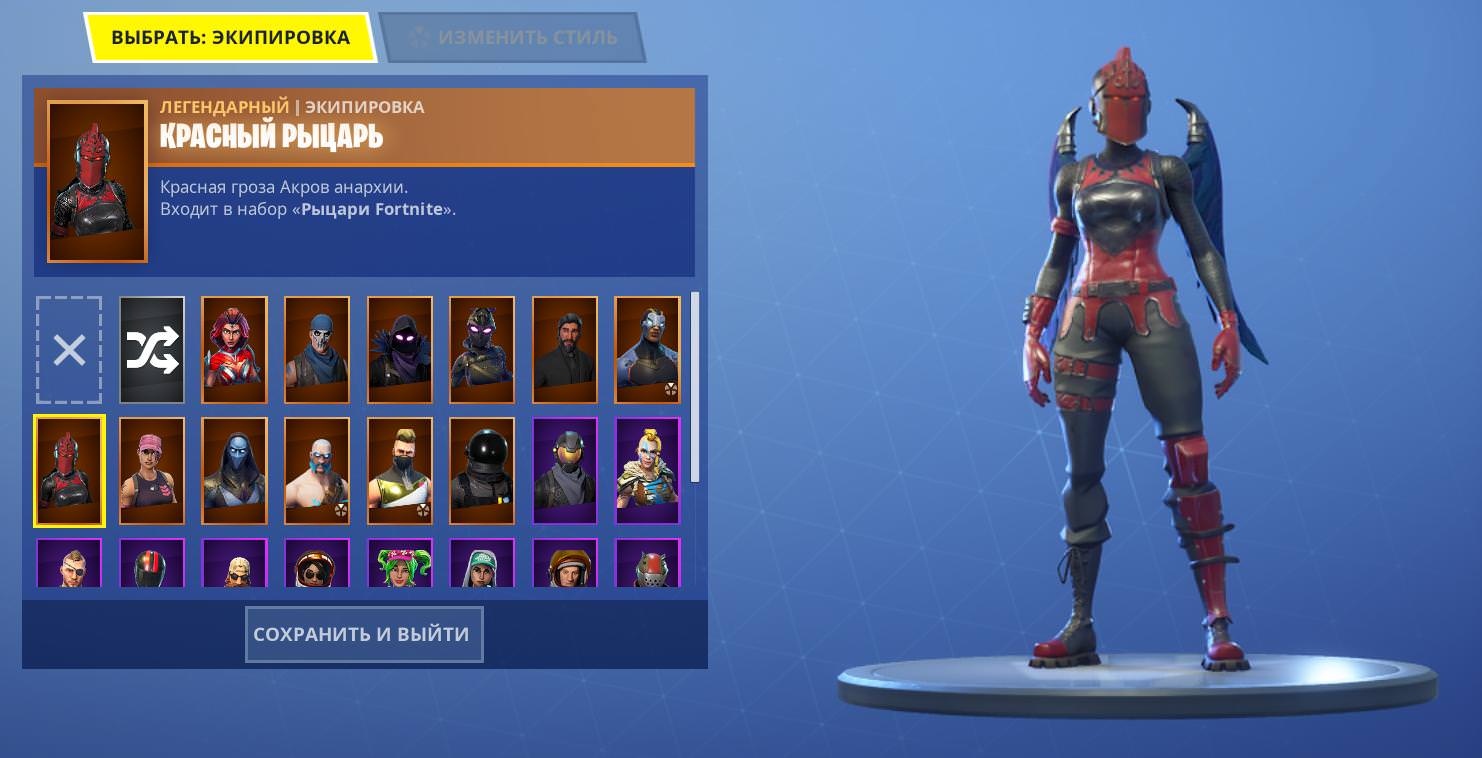Viewport: 1482px width, 758px height.
Task: Select the Rogue Agent helmeted skin
Action: click(x=564, y=471)
